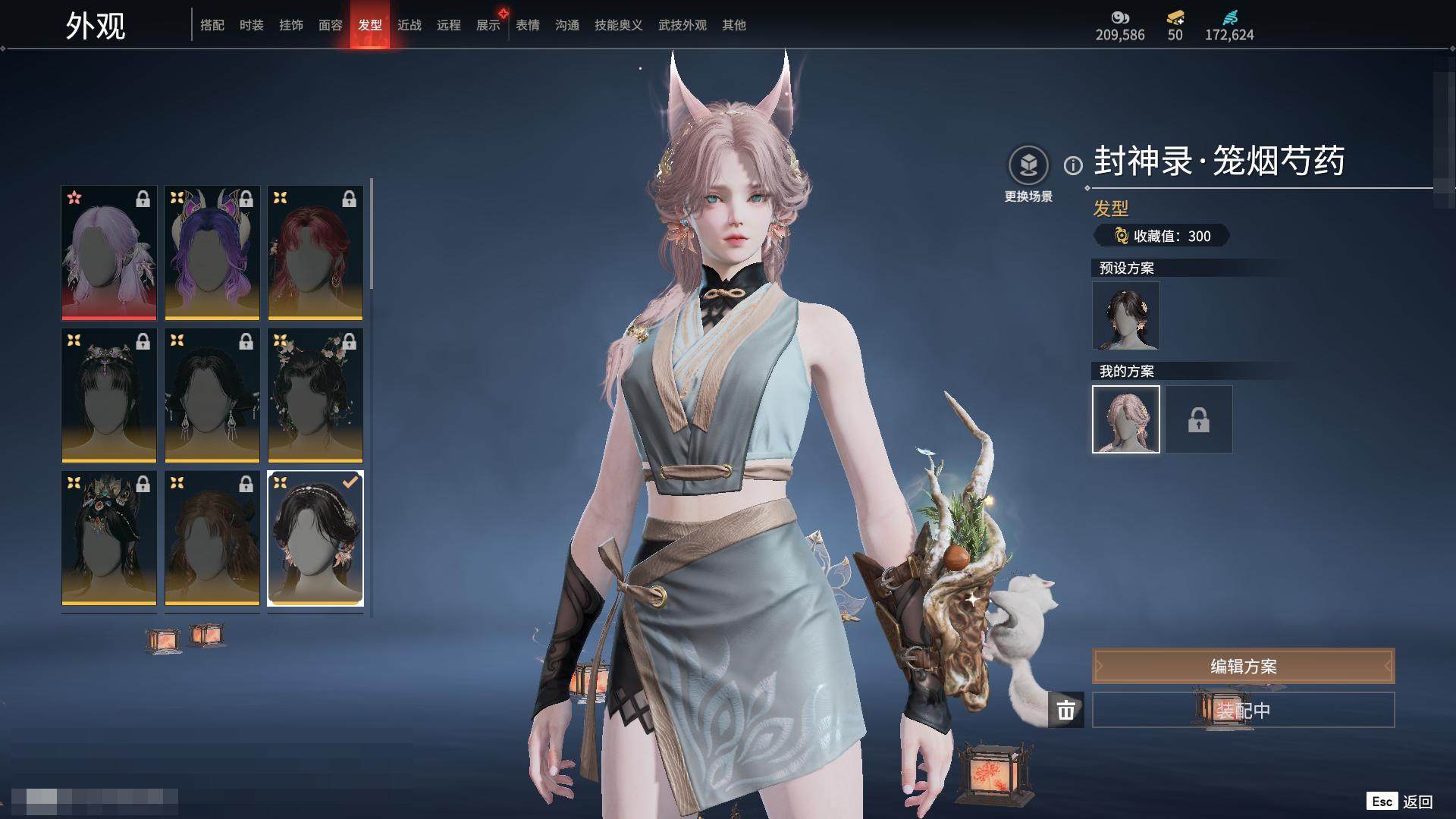Pick the locked lavender hairstyle card
The width and height of the screenshot is (1456, 819).
tap(109, 253)
